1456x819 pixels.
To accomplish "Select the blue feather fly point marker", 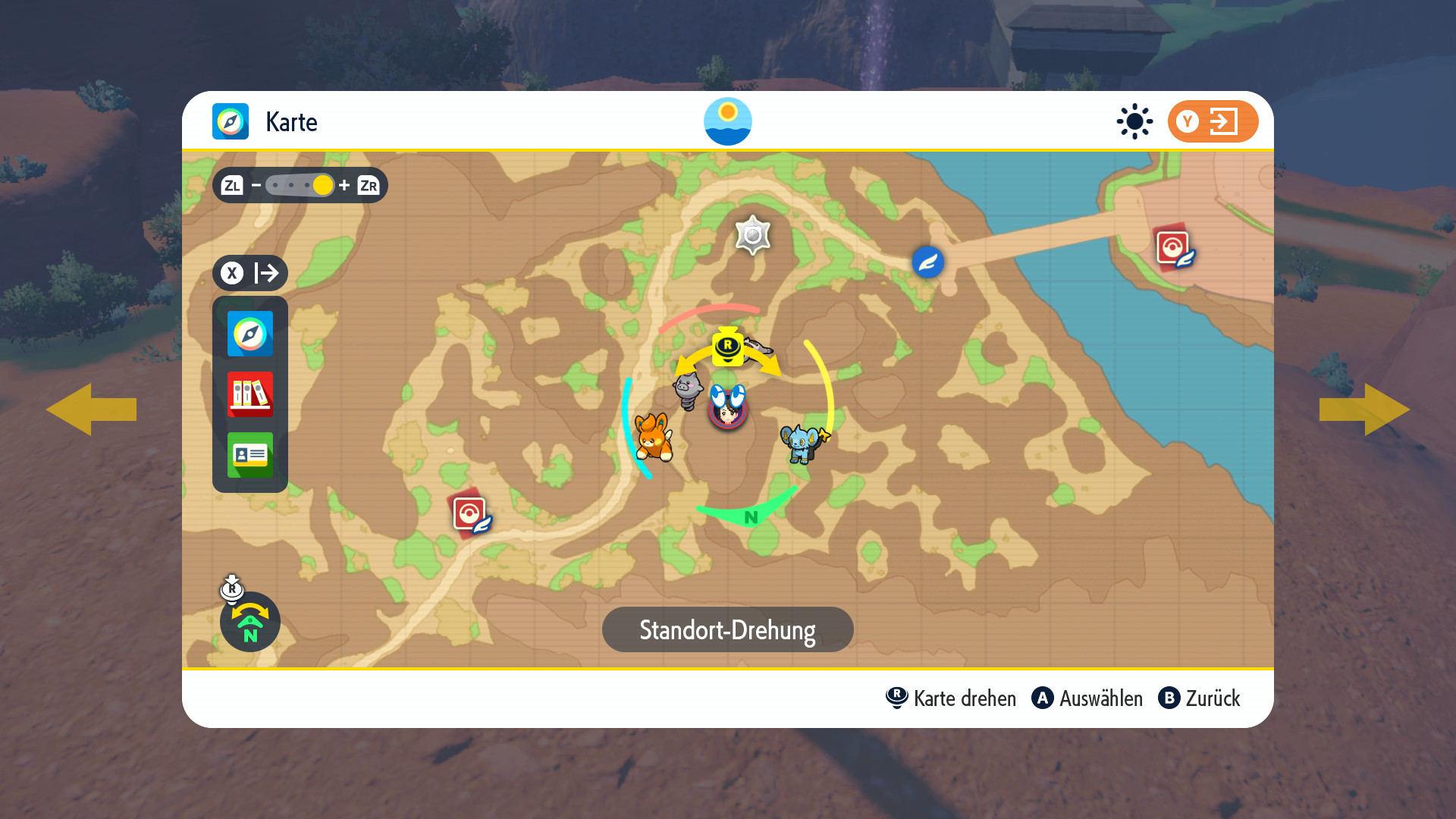I will (927, 262).
